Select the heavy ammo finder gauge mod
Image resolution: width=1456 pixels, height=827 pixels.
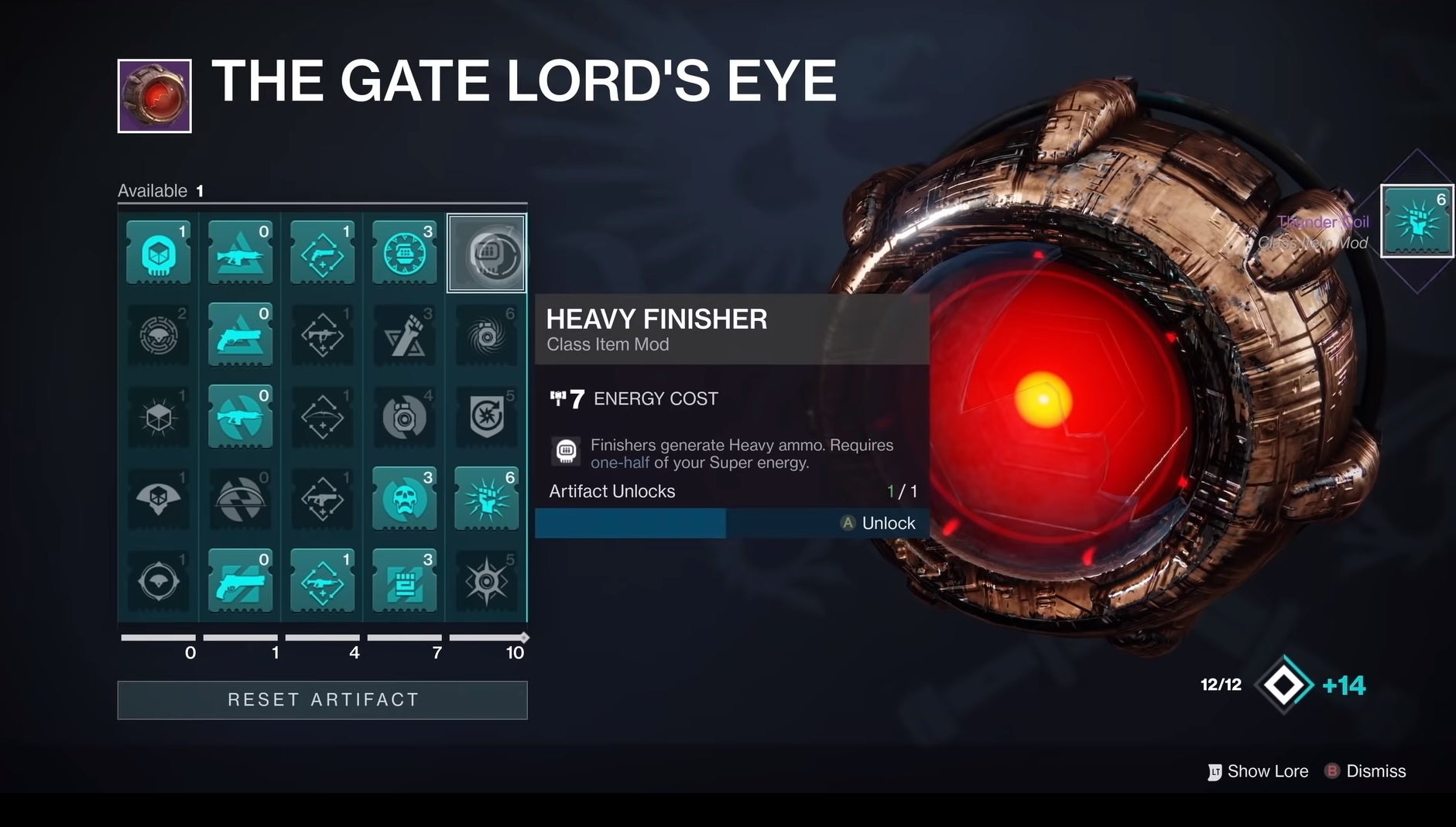pos(405,253)
